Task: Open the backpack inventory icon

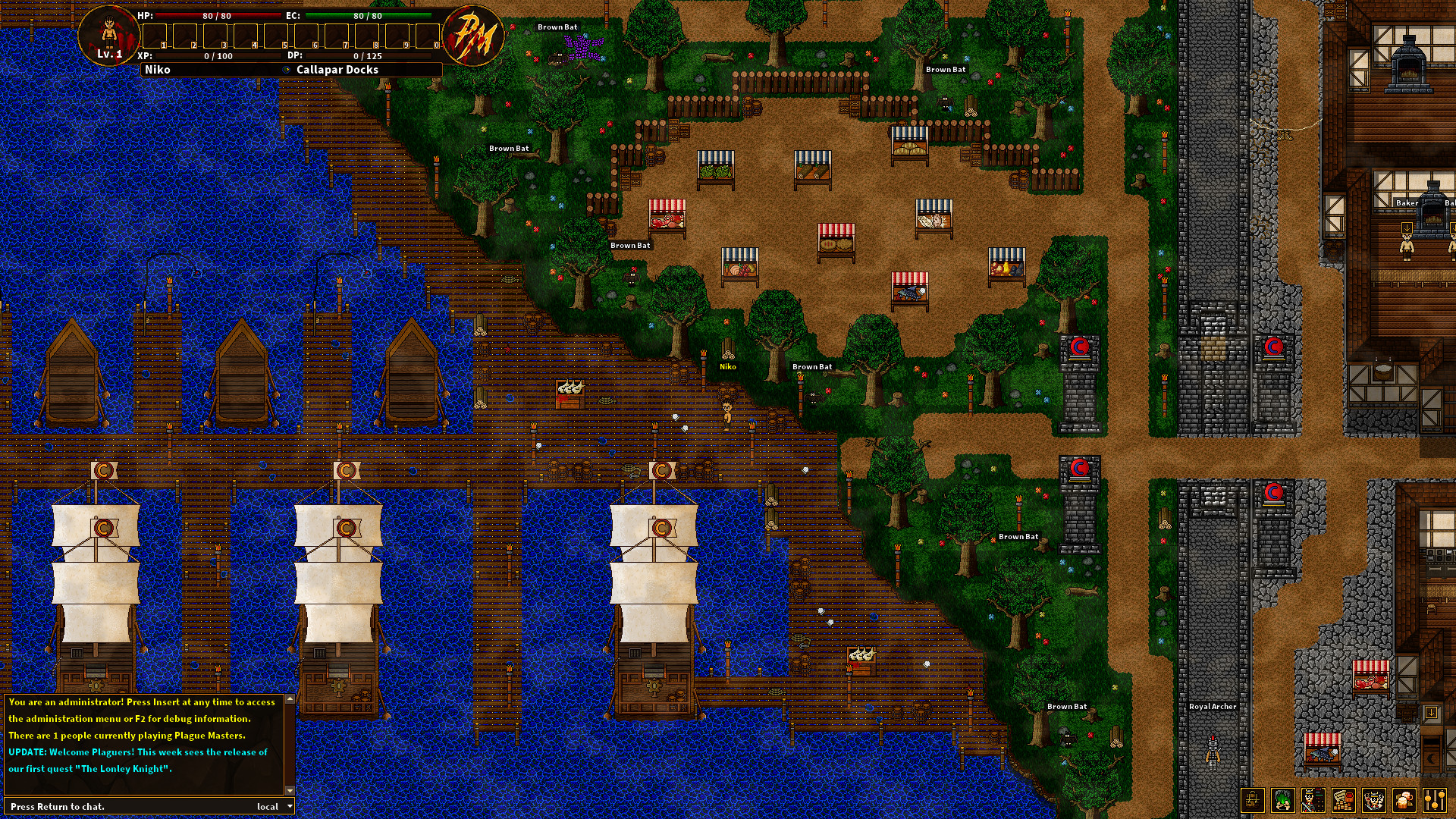Action: click(1252, 800)
